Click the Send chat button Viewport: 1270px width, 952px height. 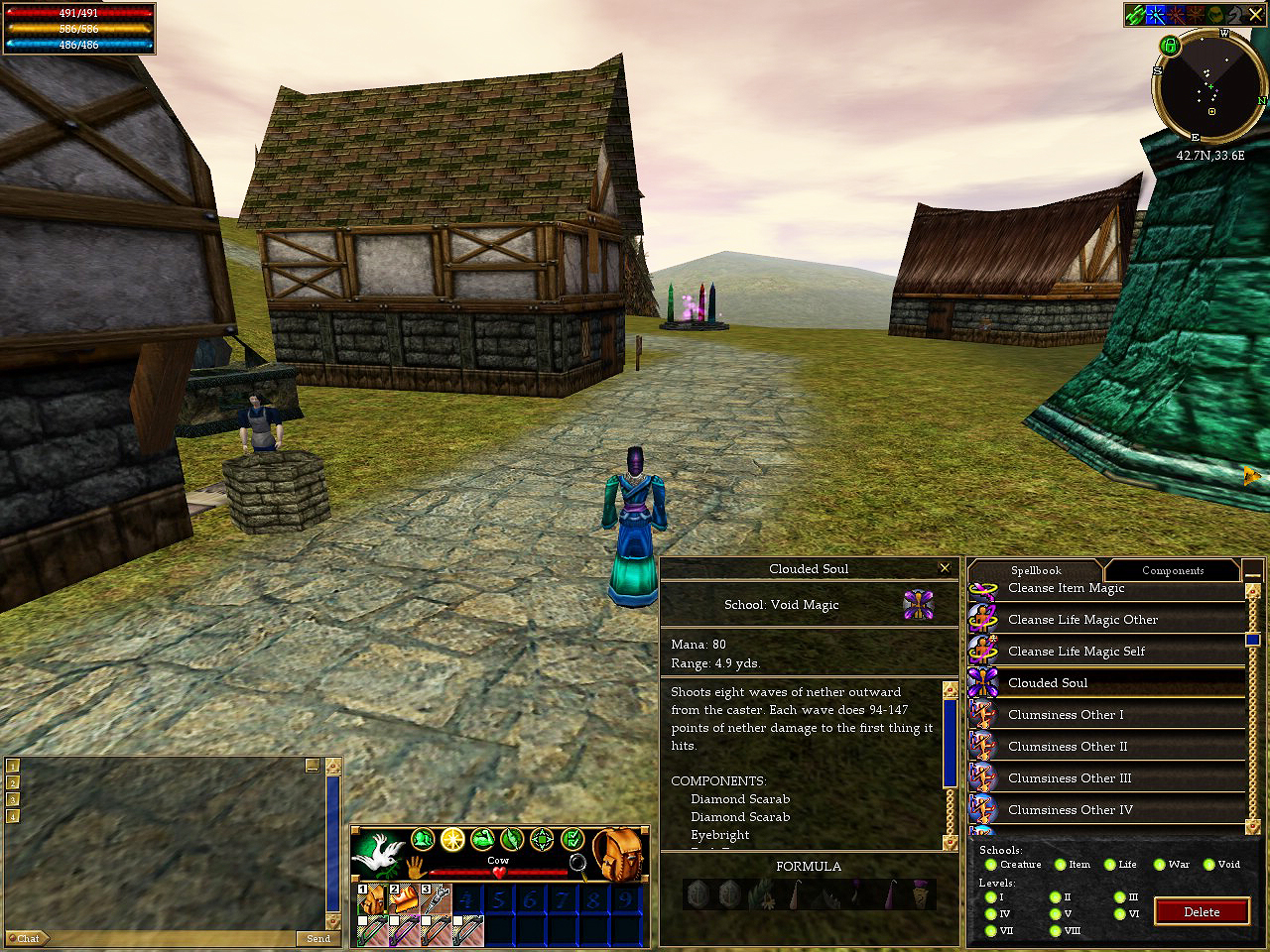(x=317, y=938)
